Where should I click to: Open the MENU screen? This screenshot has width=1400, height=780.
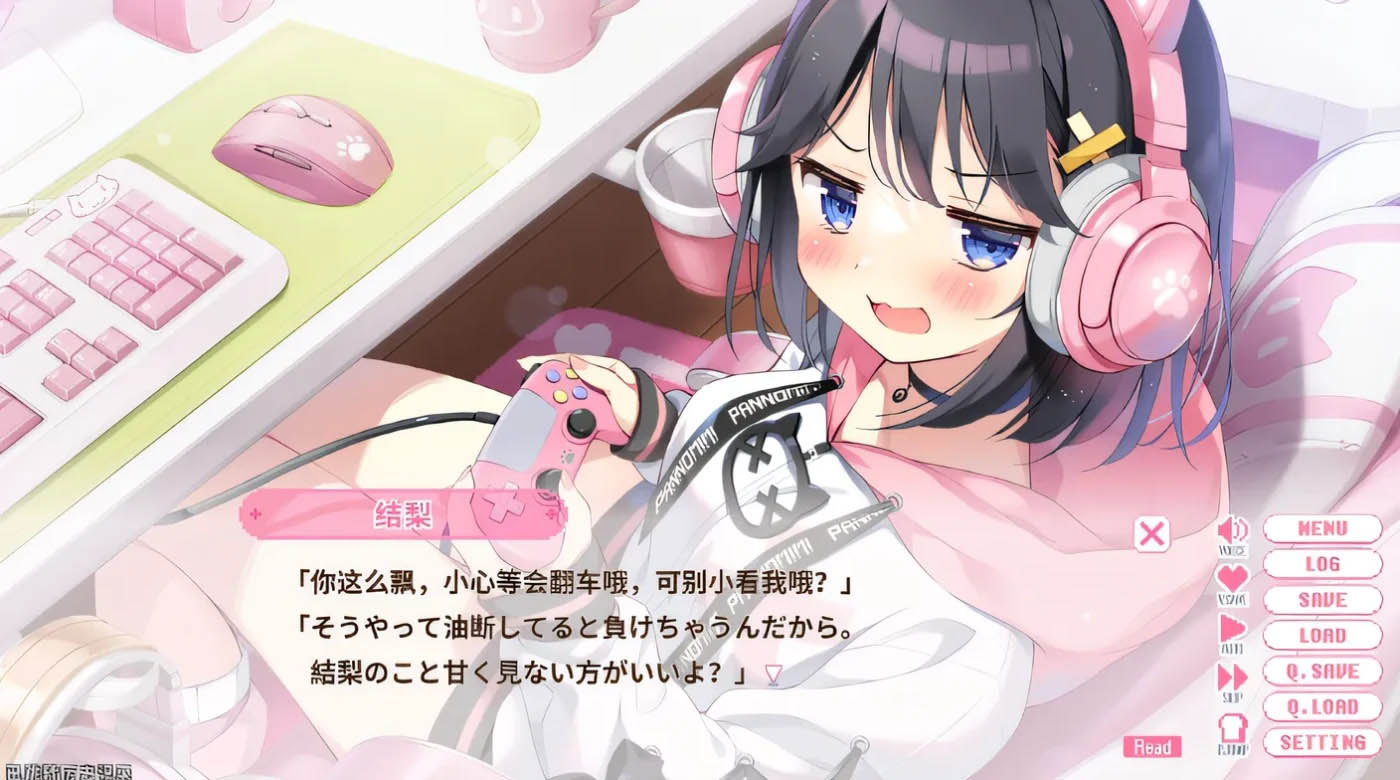tap(1322, 528)
